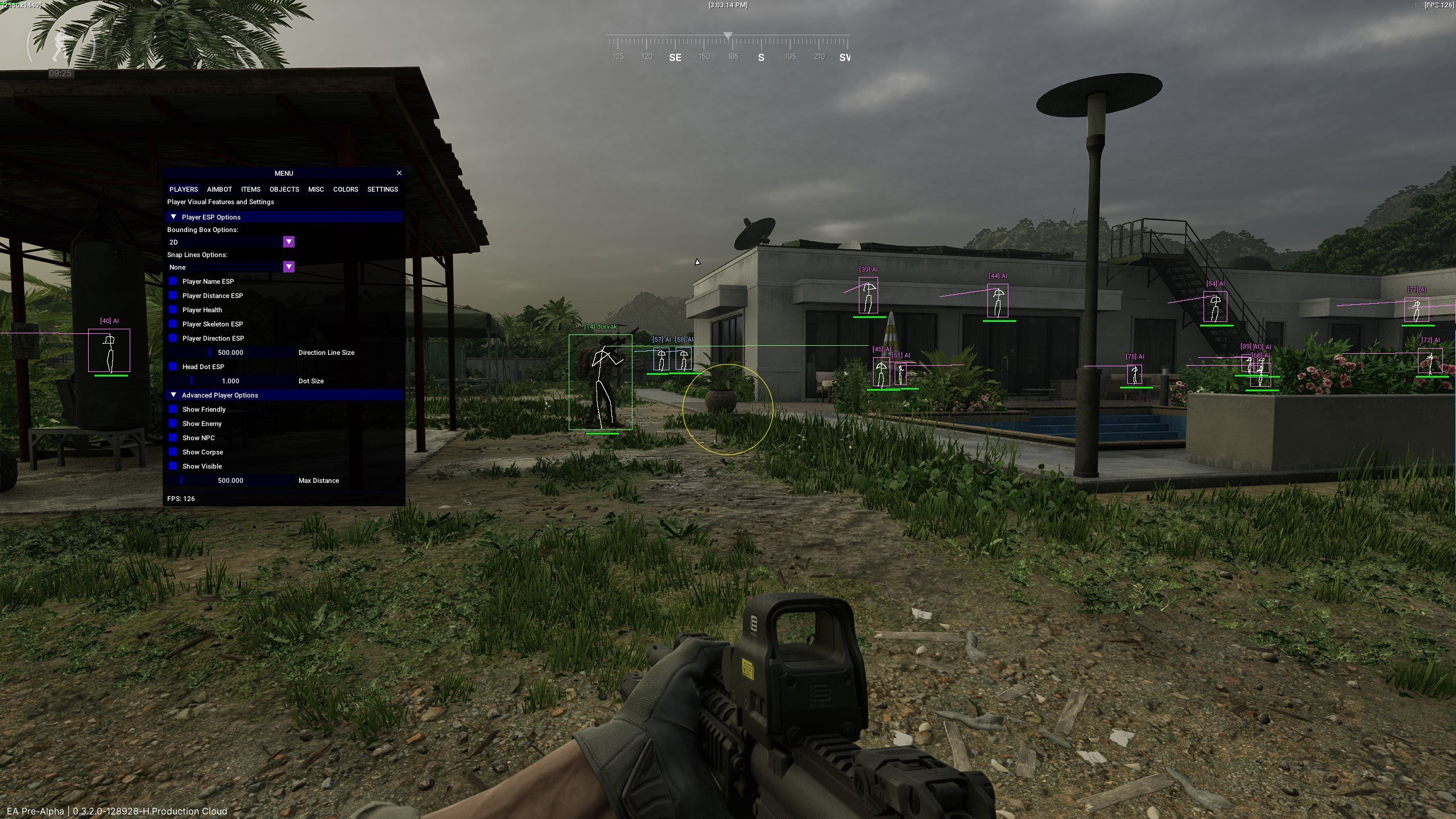Screen dimensions: 1456x819
Task: Open the SETTINGS tab
Action: [382, 189]
